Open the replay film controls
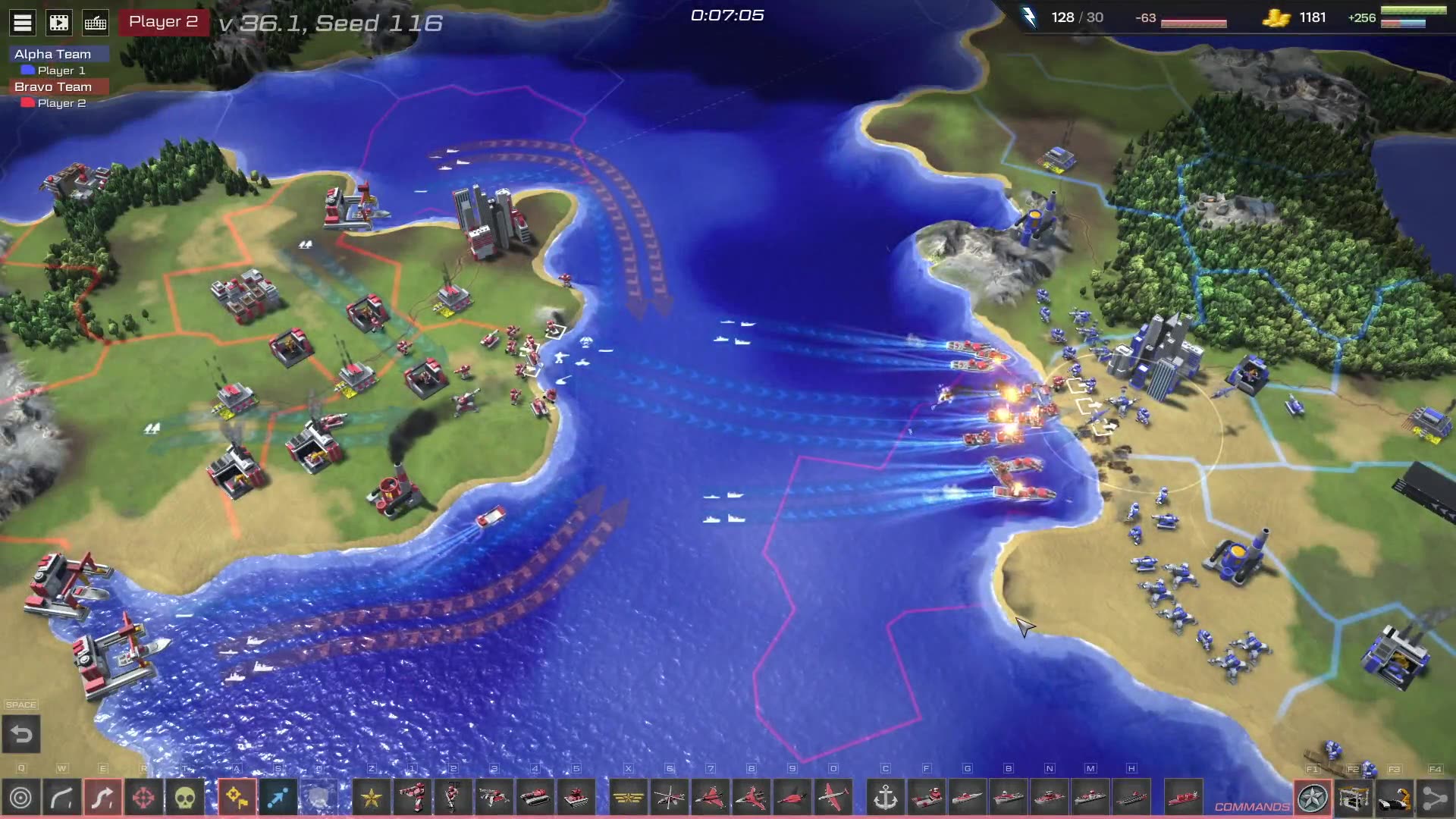This screenshot has height=819, width=1456. [x=59, y=23]
